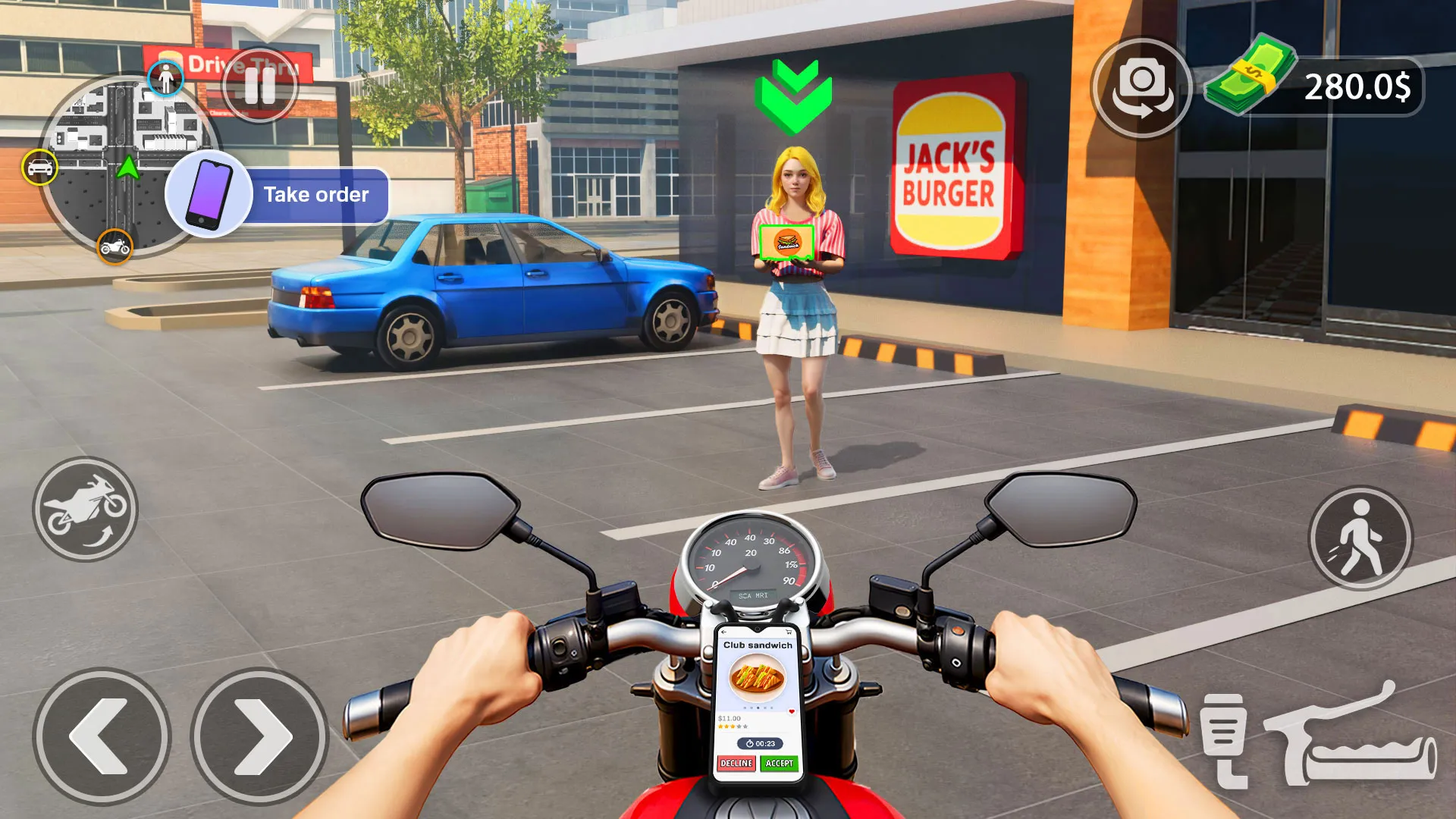Select the pedestrian marker above the minimap

point(166,78)
